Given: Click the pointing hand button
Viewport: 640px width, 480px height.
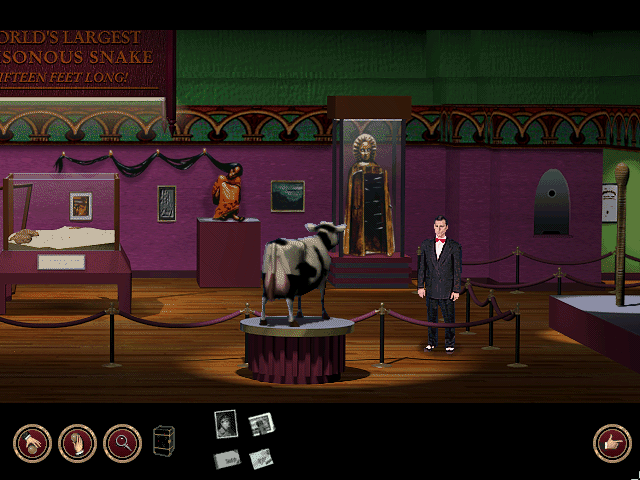Looking at the screenshot, I should pos(612,443).
